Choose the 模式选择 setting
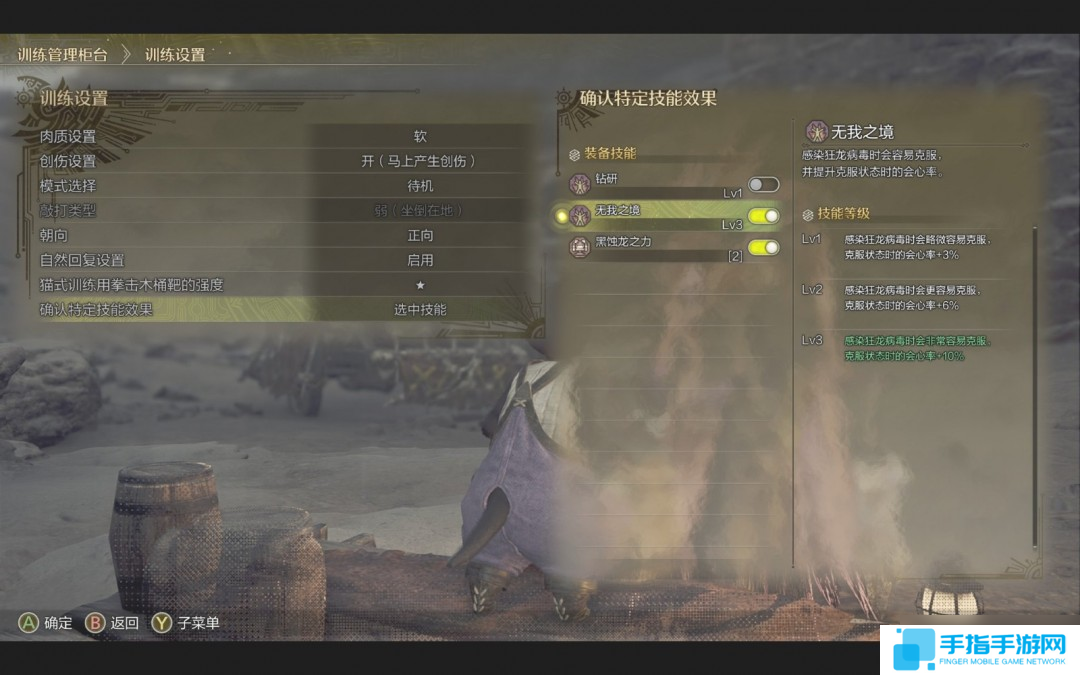The width and height of the screenshot is (1080, 675). 280,186
